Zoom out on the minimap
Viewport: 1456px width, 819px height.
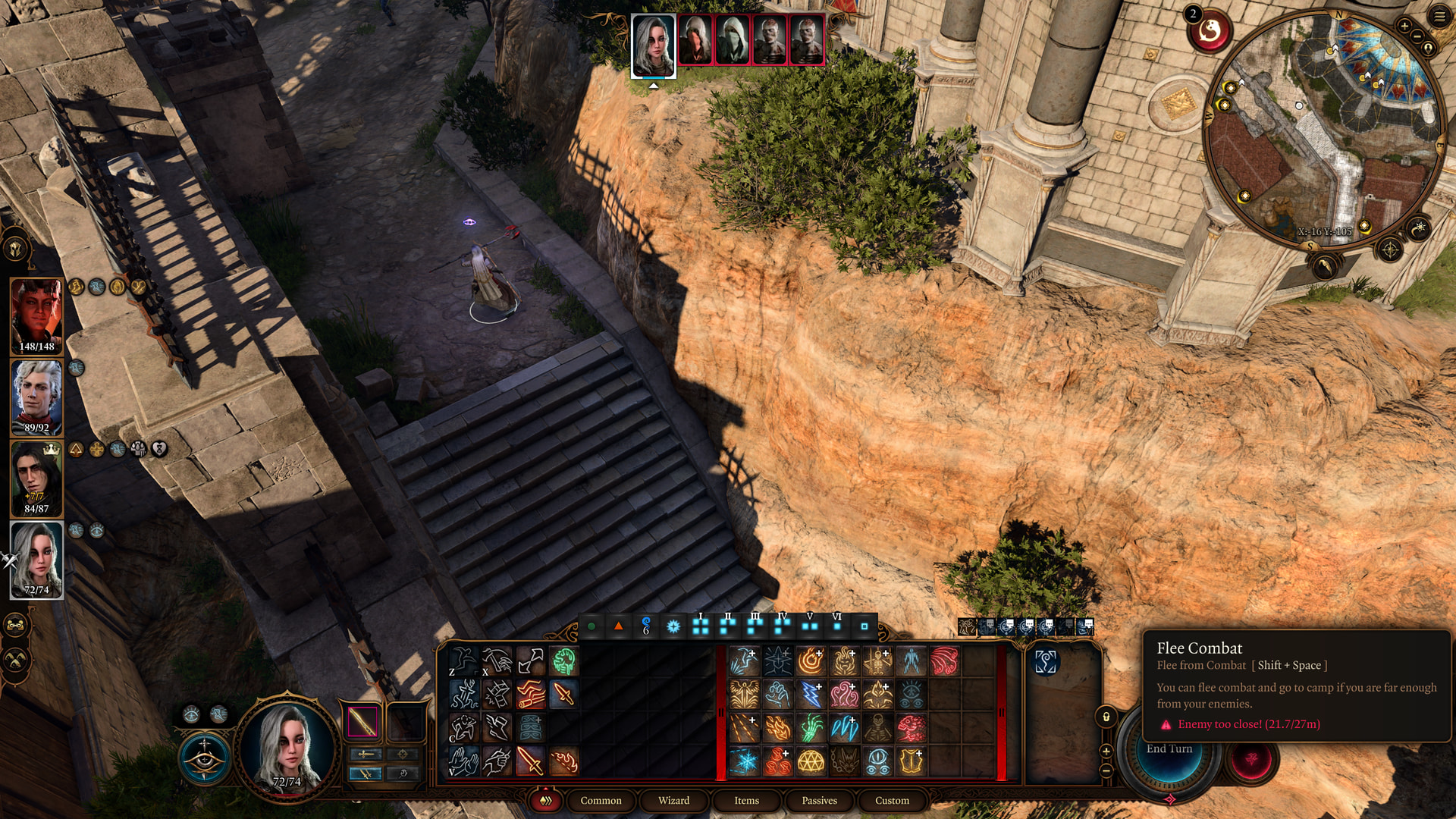[x=1417, y=36]
